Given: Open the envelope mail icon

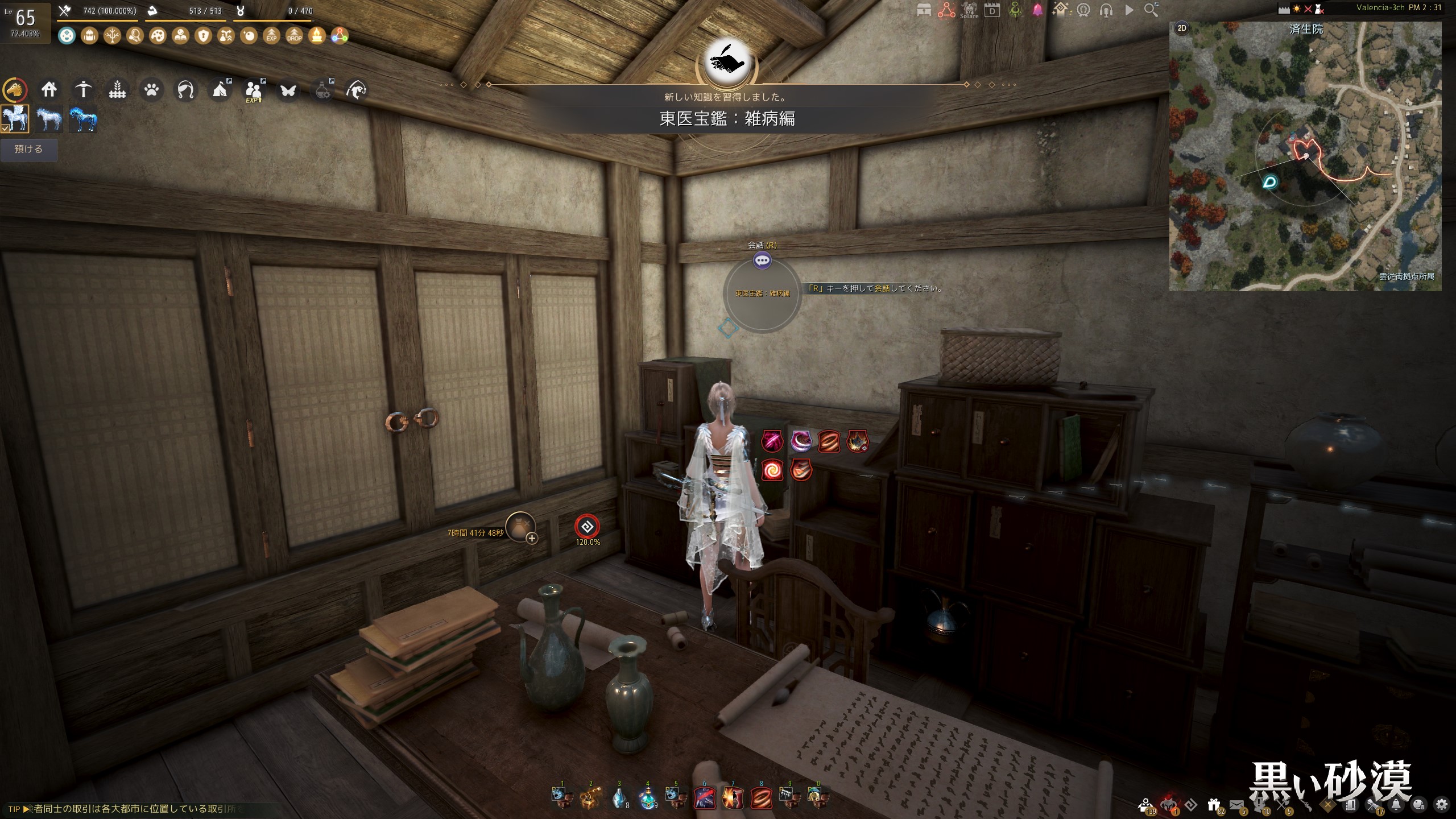Looking at the screenshot, I should 1236,805.
